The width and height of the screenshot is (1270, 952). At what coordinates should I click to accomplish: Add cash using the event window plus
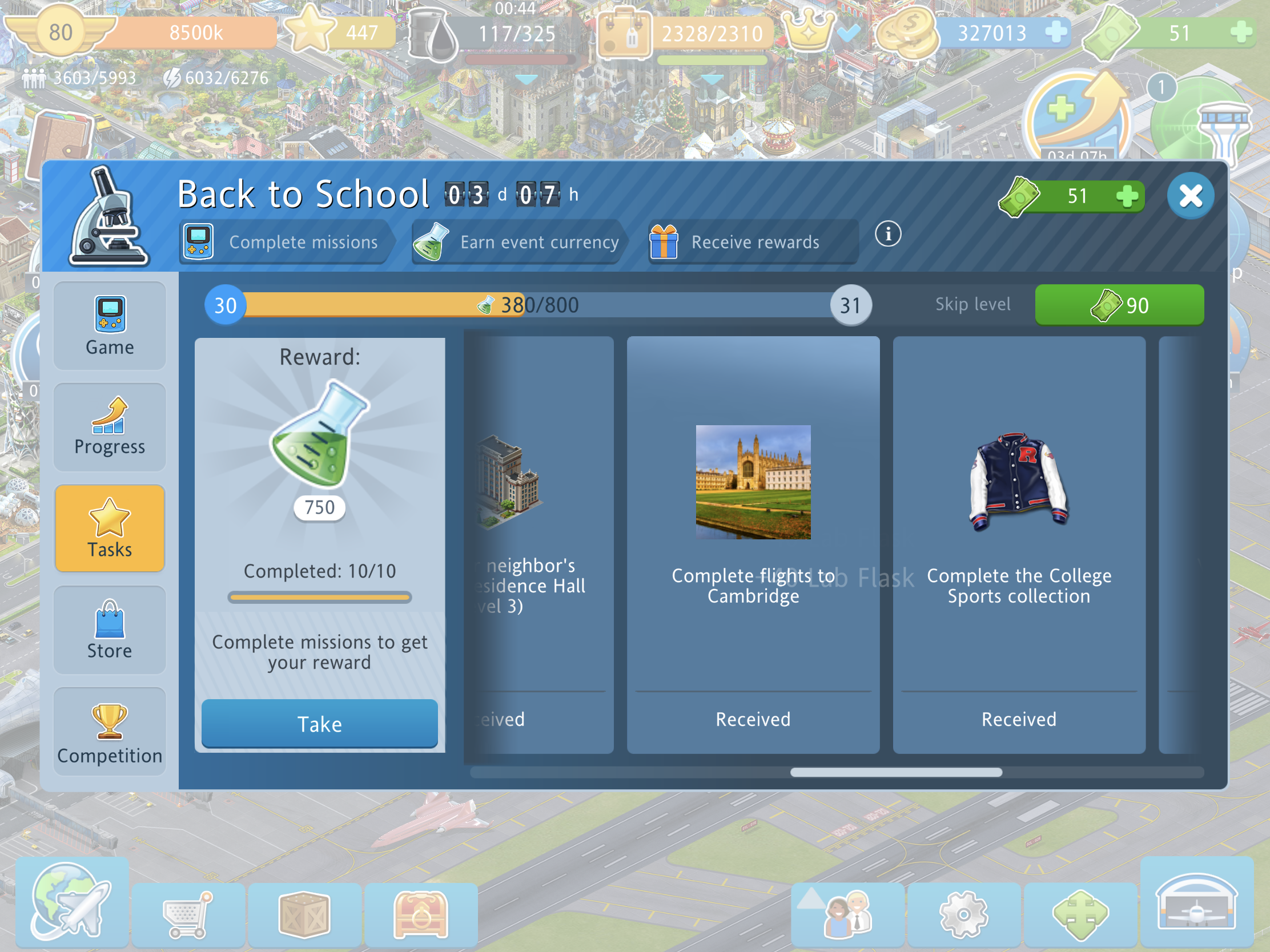click(1127, 196)
